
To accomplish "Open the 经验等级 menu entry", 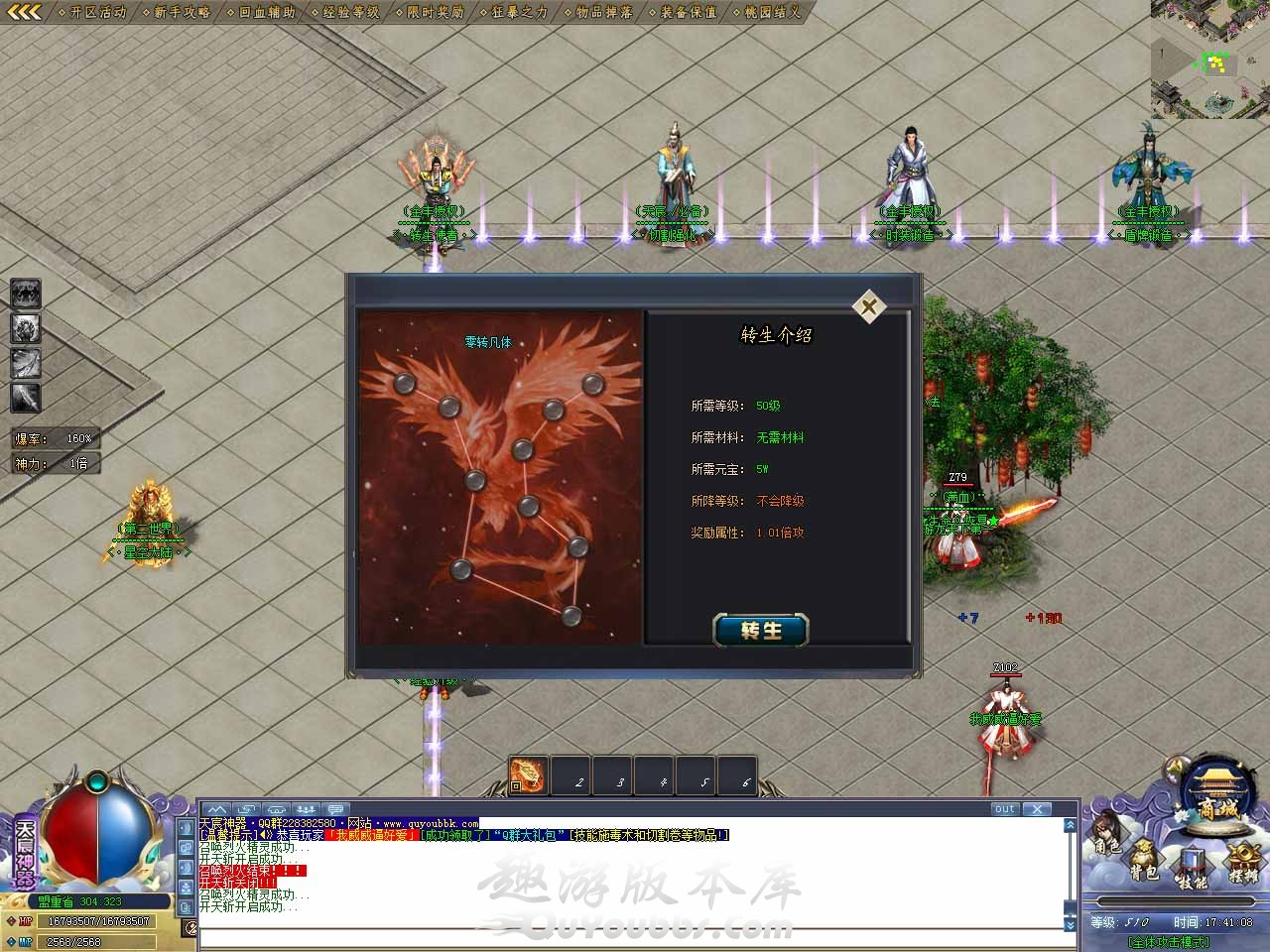I will coord(350,12).
